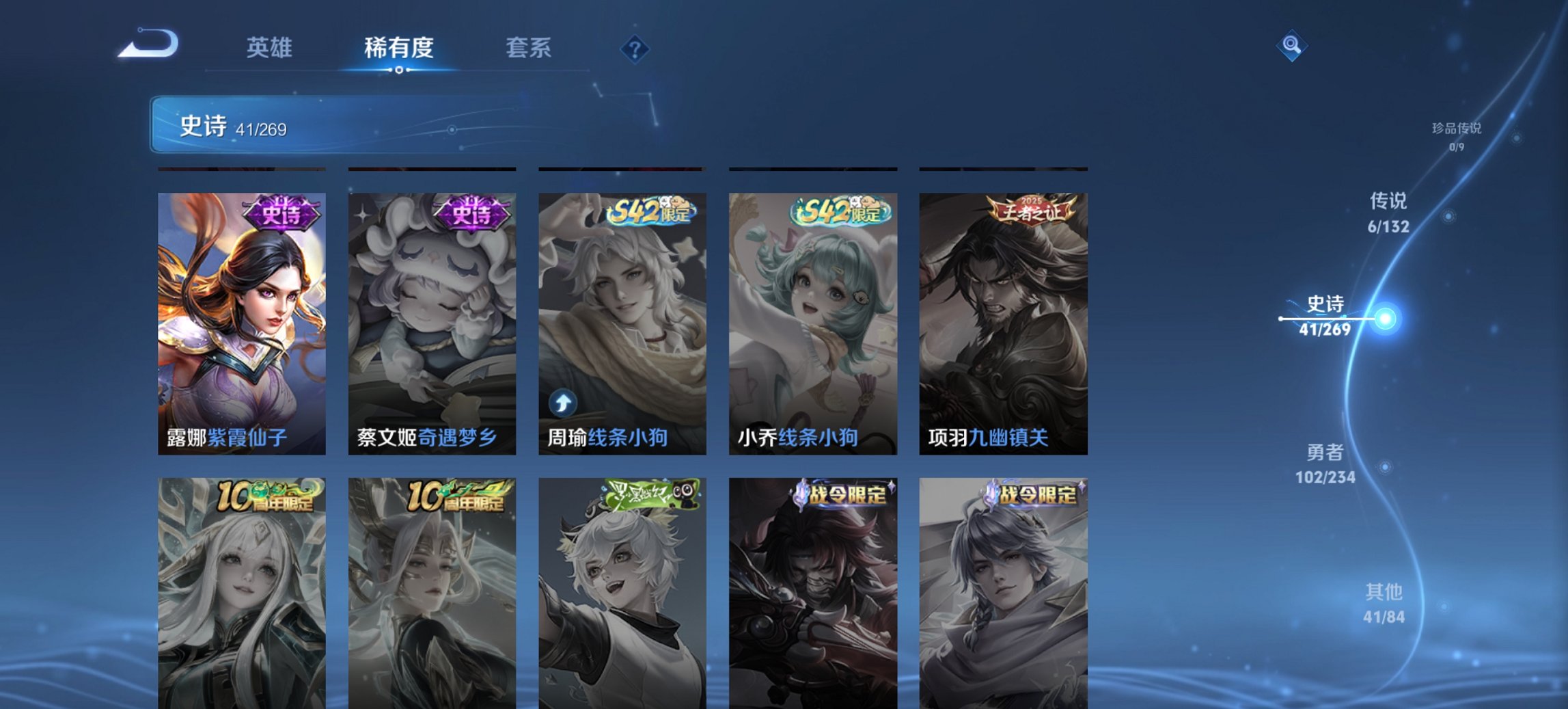1568x709 pixels.
Task: Switch to the 英雄 tab
Action: [x=271, y=48]
